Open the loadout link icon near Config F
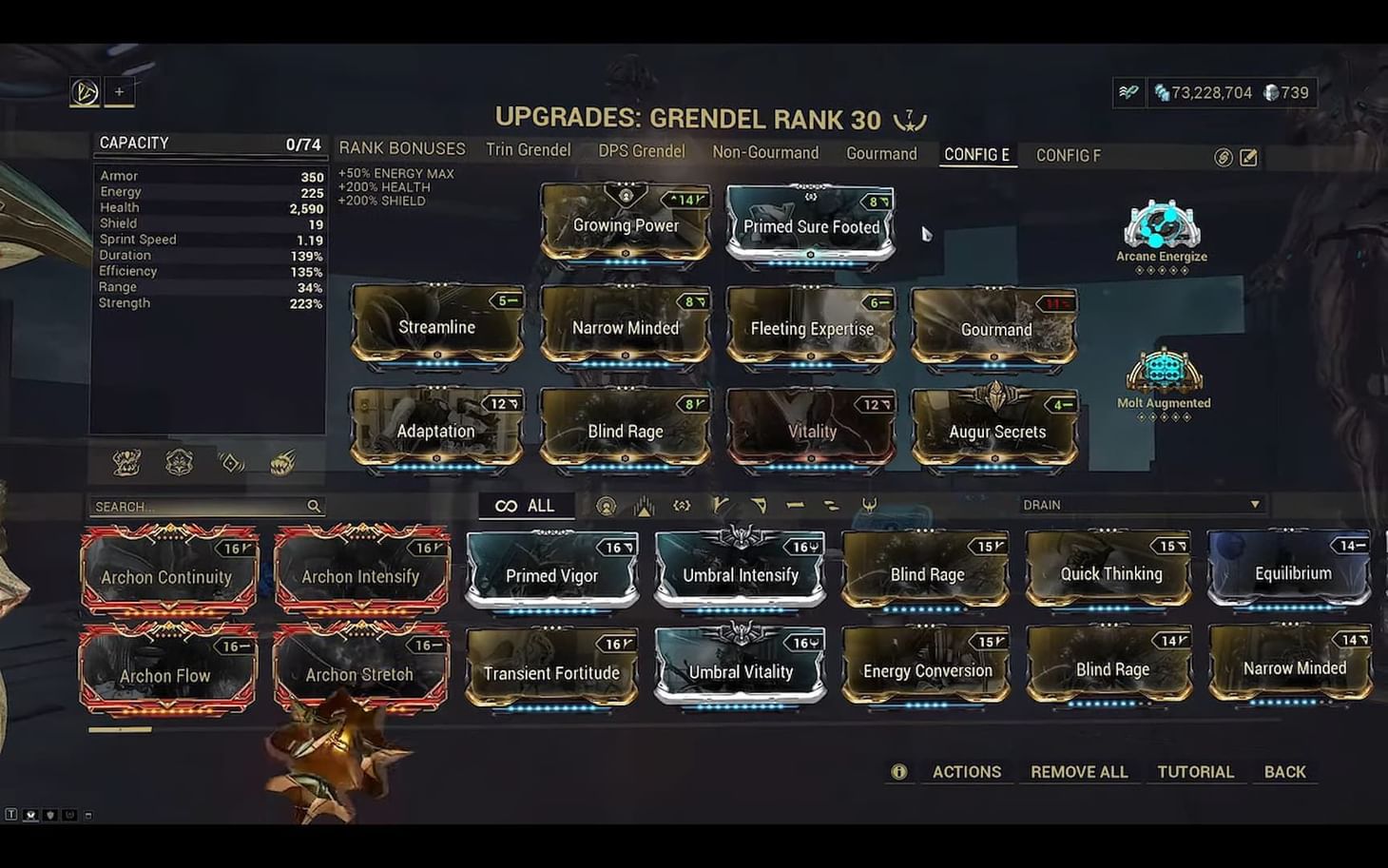The width and height of the screenshot is (1388, 868). 1223,154
